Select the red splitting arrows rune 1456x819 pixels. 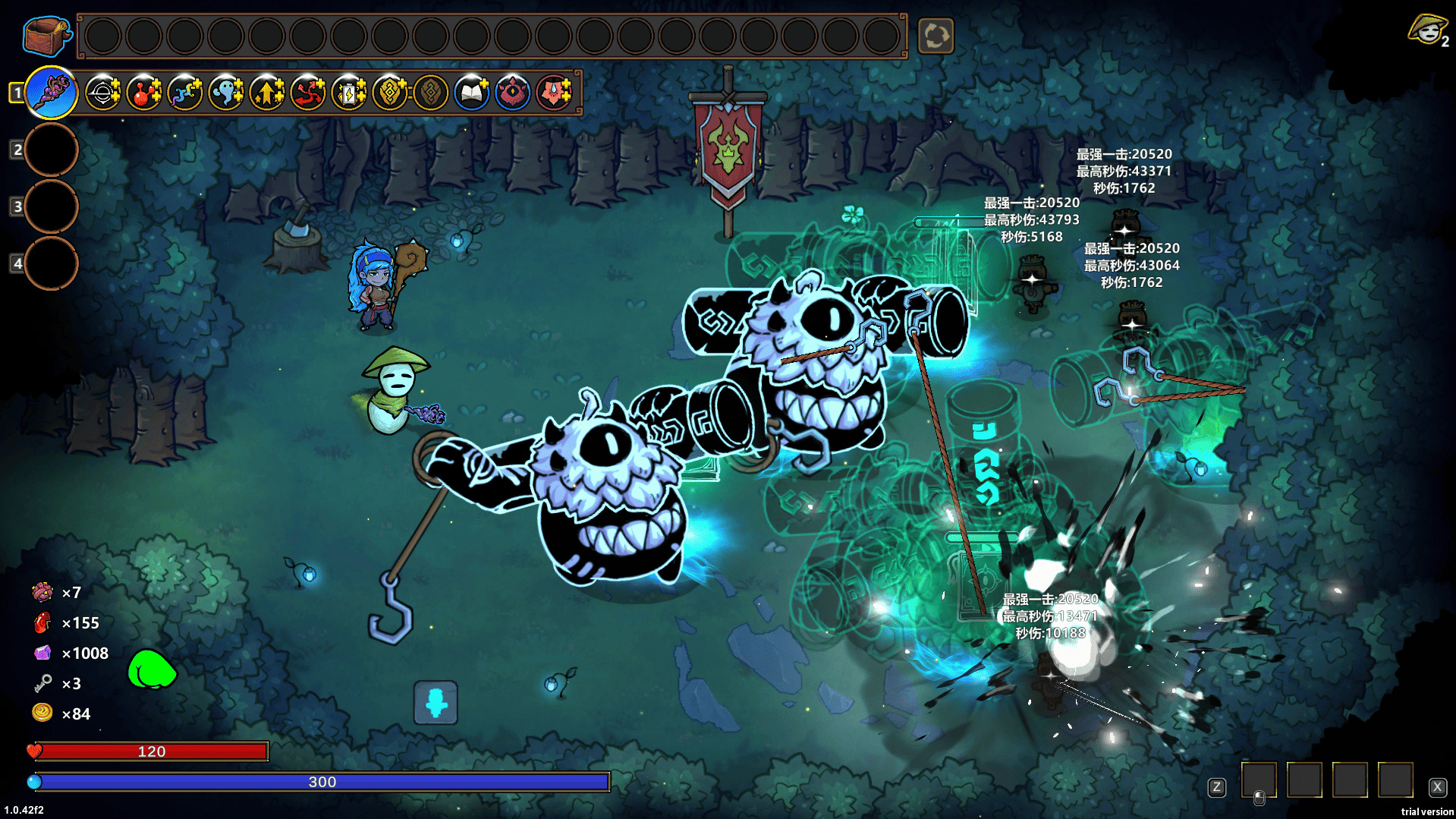[x=308, y=93]
